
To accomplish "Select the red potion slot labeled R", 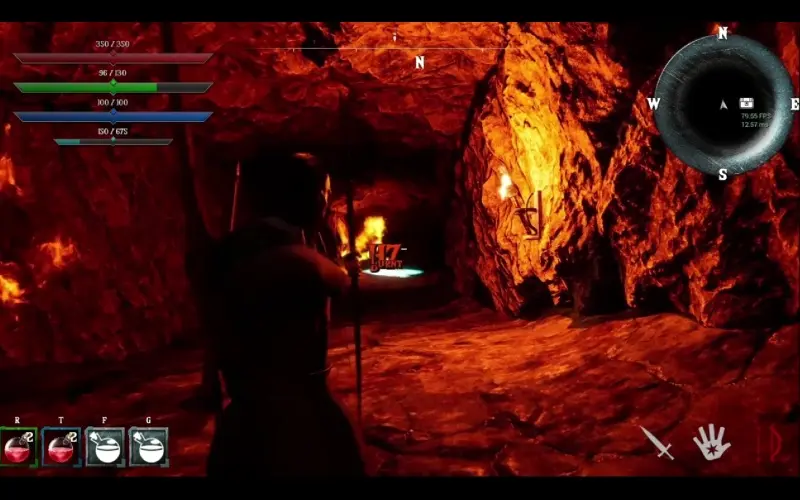I will [18, 447].
